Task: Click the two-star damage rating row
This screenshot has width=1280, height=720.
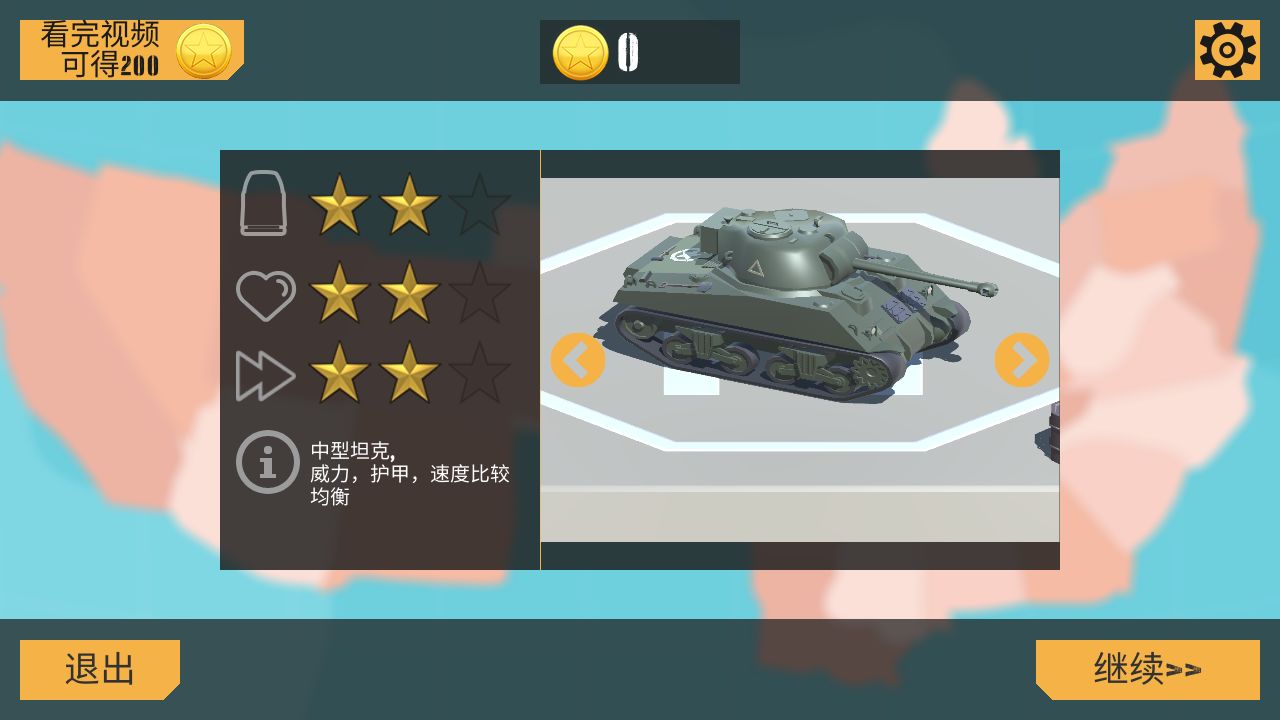Action: click(x=375, y=204)
